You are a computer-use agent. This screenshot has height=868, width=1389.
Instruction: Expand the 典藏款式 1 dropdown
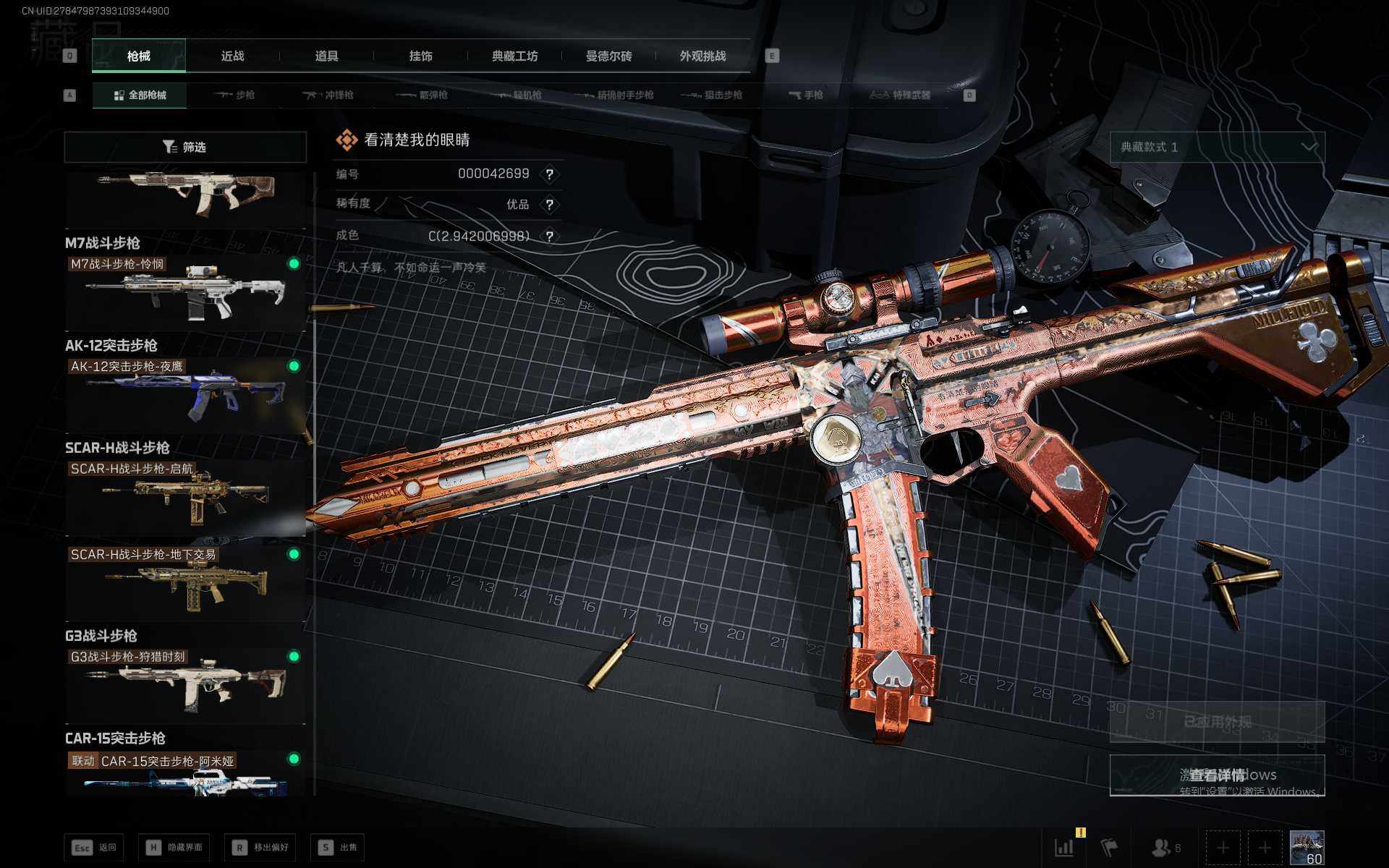click(1217, 148)
